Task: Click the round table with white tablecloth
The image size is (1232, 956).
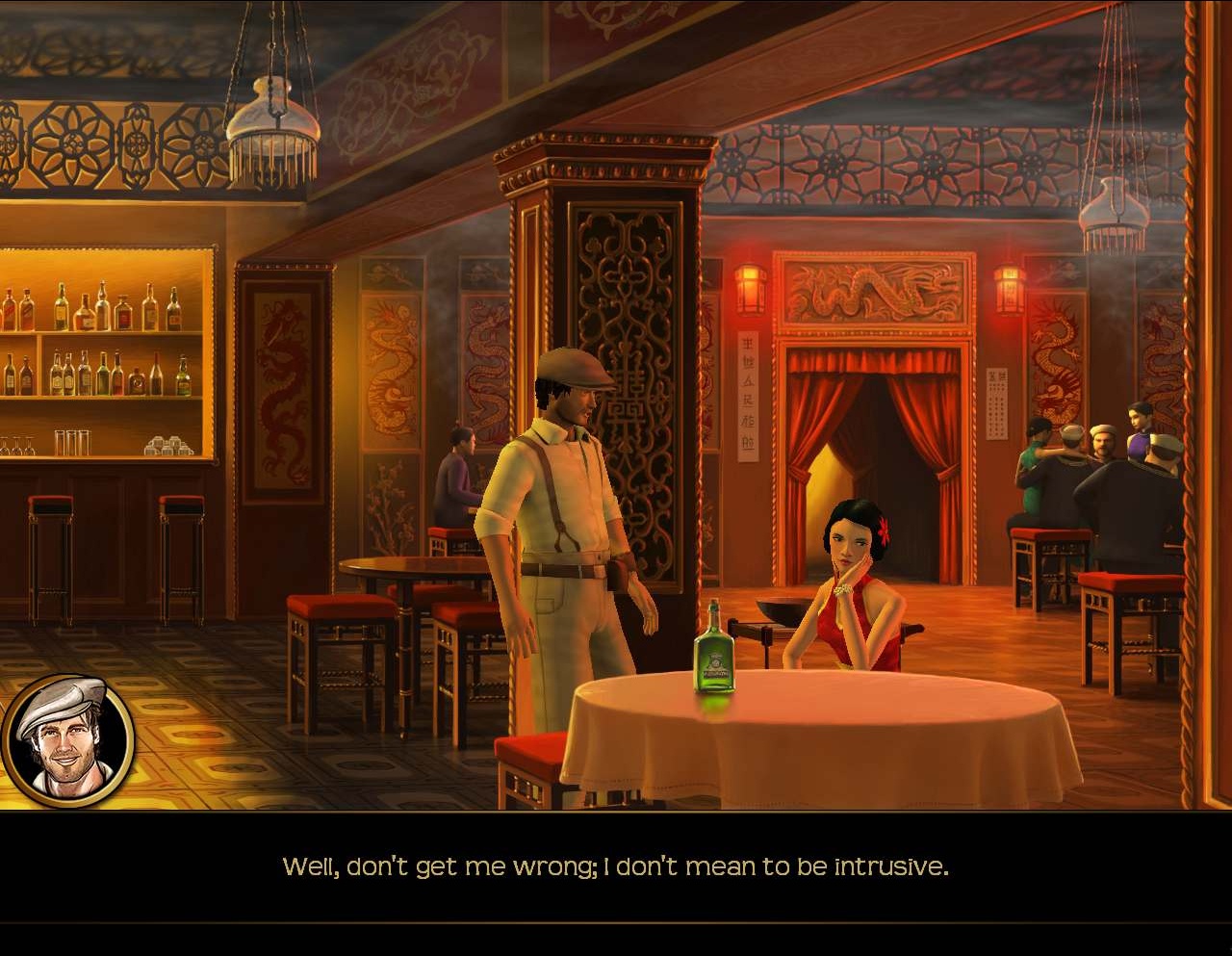Action: 818,741
